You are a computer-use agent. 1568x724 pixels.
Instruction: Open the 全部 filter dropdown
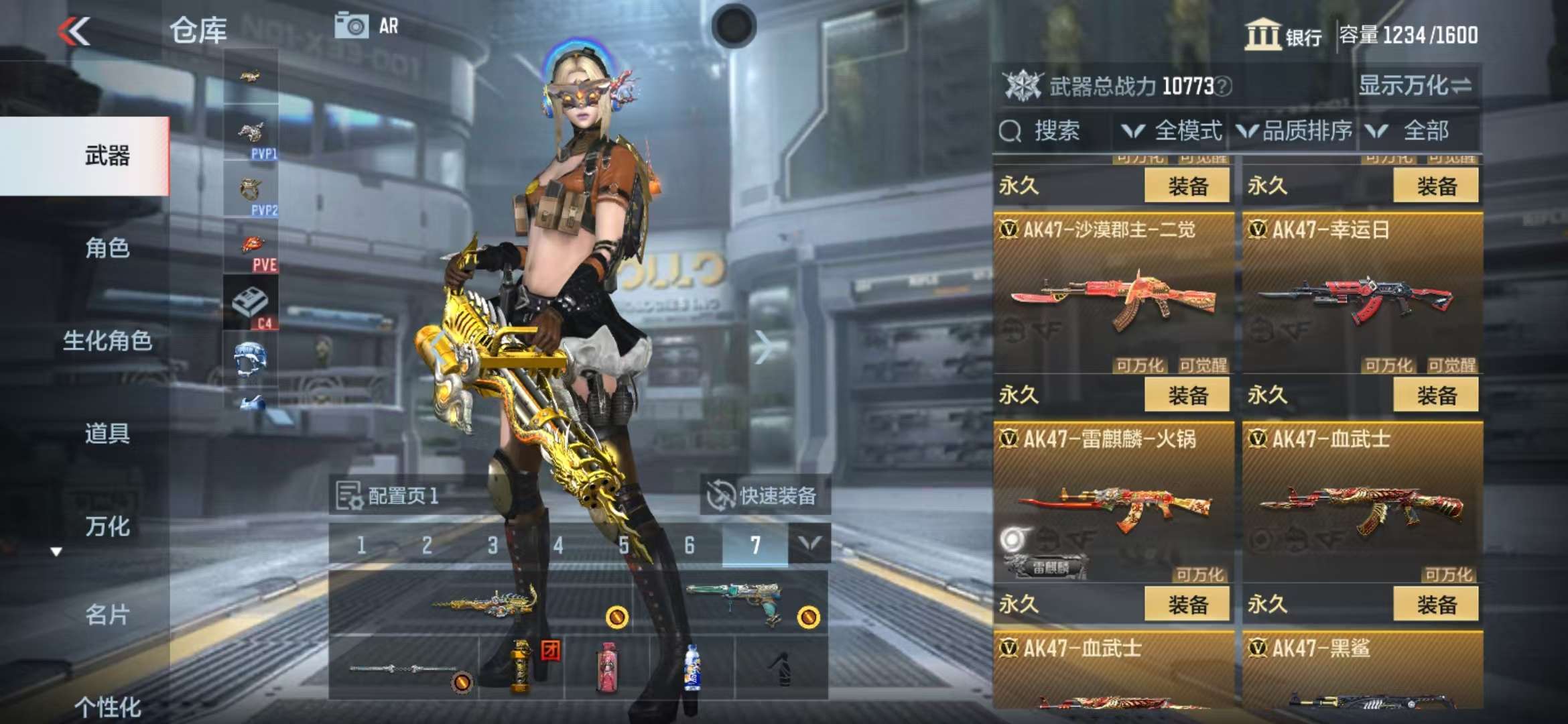(x=1414, y=131)
